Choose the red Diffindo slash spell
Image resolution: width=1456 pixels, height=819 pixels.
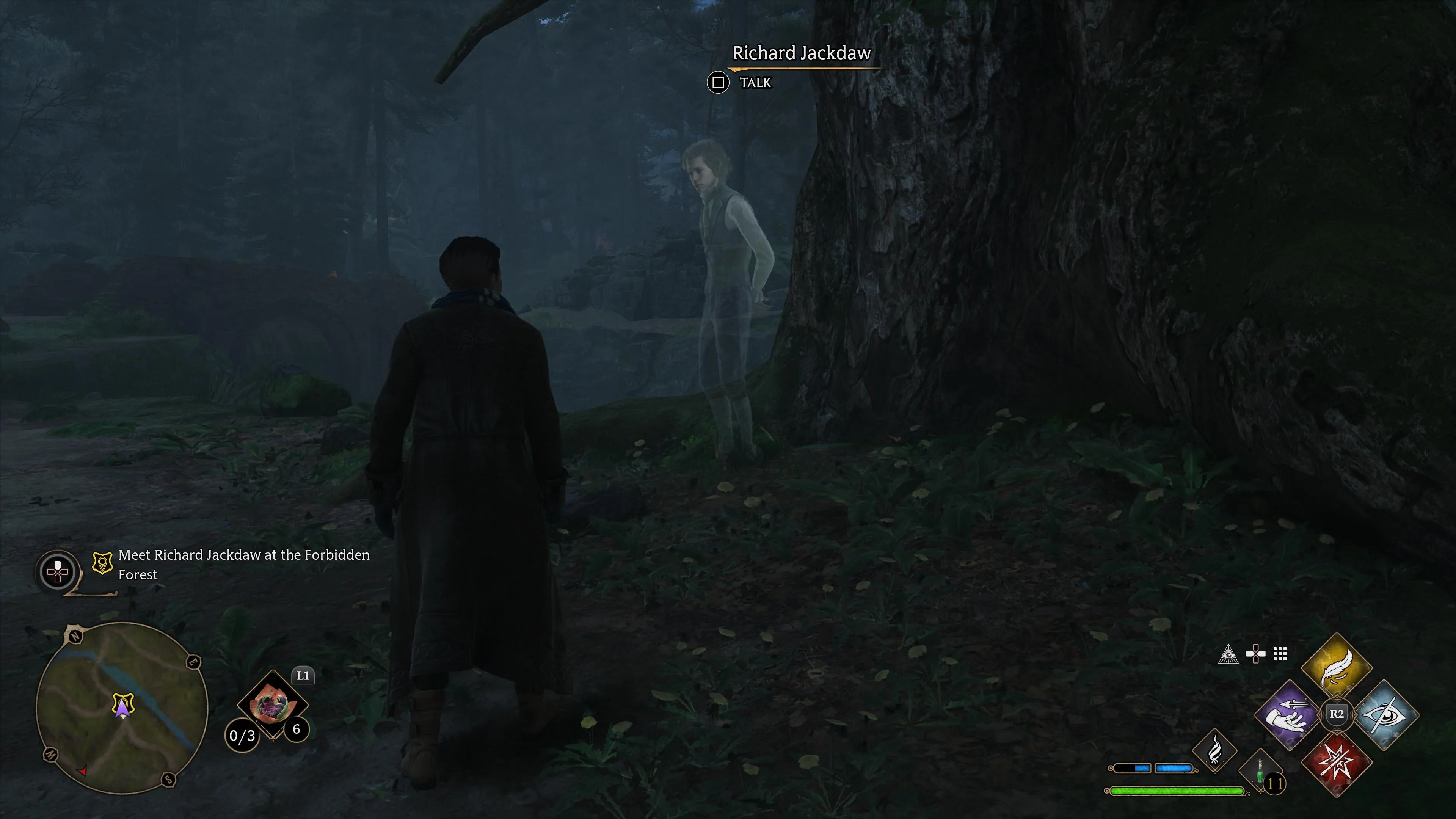(x=1336, y=763)
